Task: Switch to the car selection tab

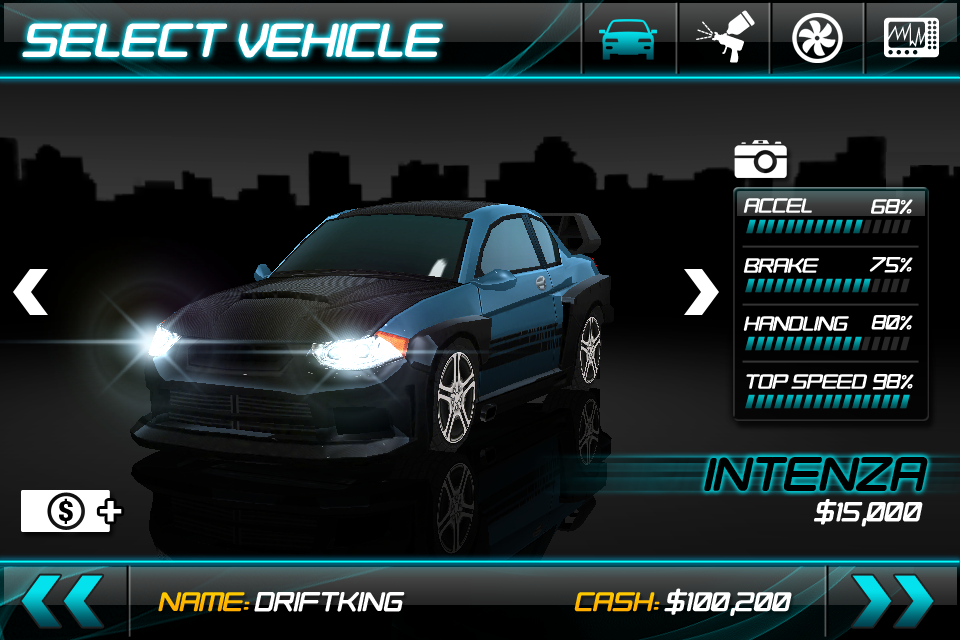Action: [x=628, y=38]
